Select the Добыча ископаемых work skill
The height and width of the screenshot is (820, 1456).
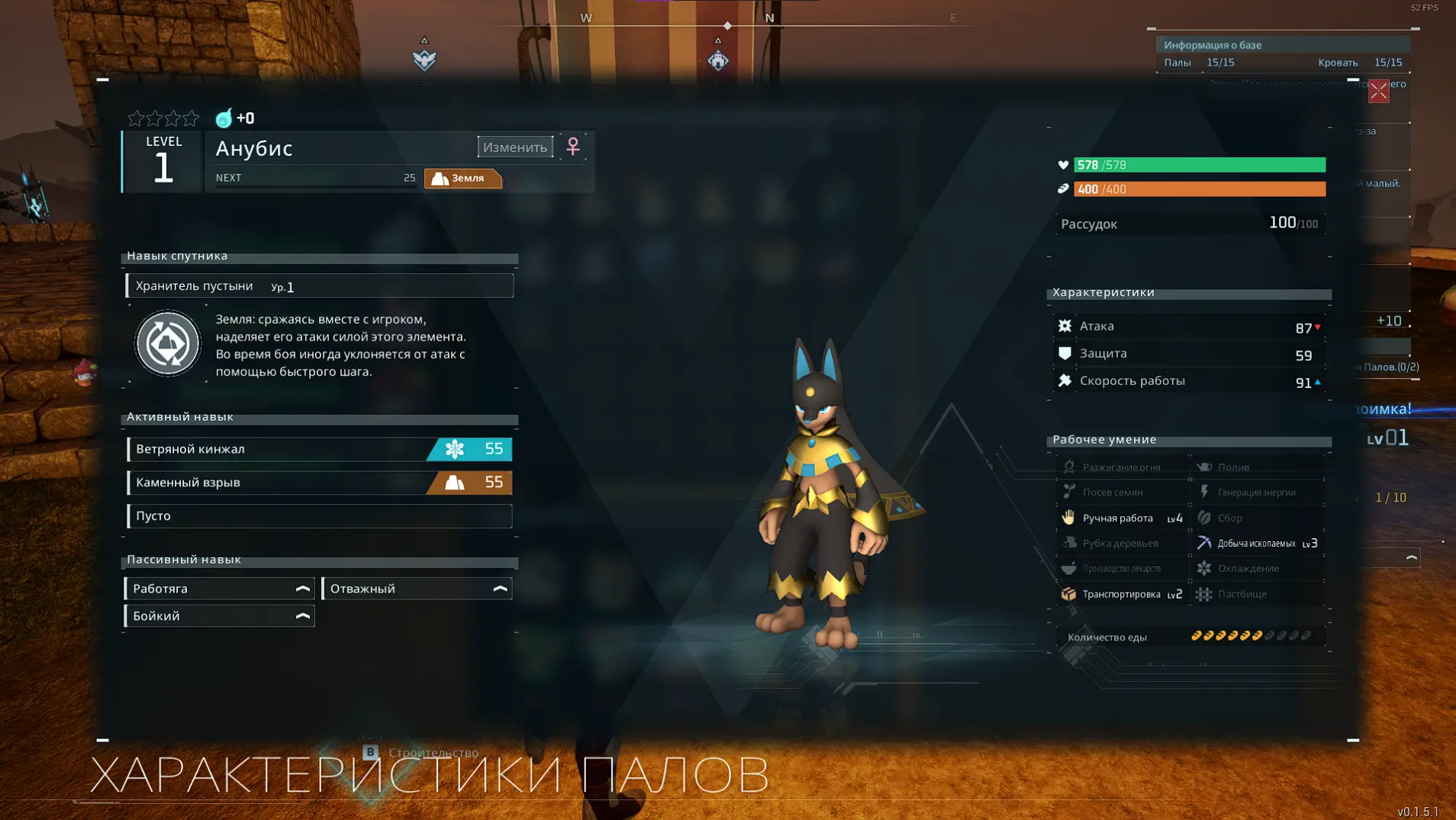click(x=1259, y=544)
